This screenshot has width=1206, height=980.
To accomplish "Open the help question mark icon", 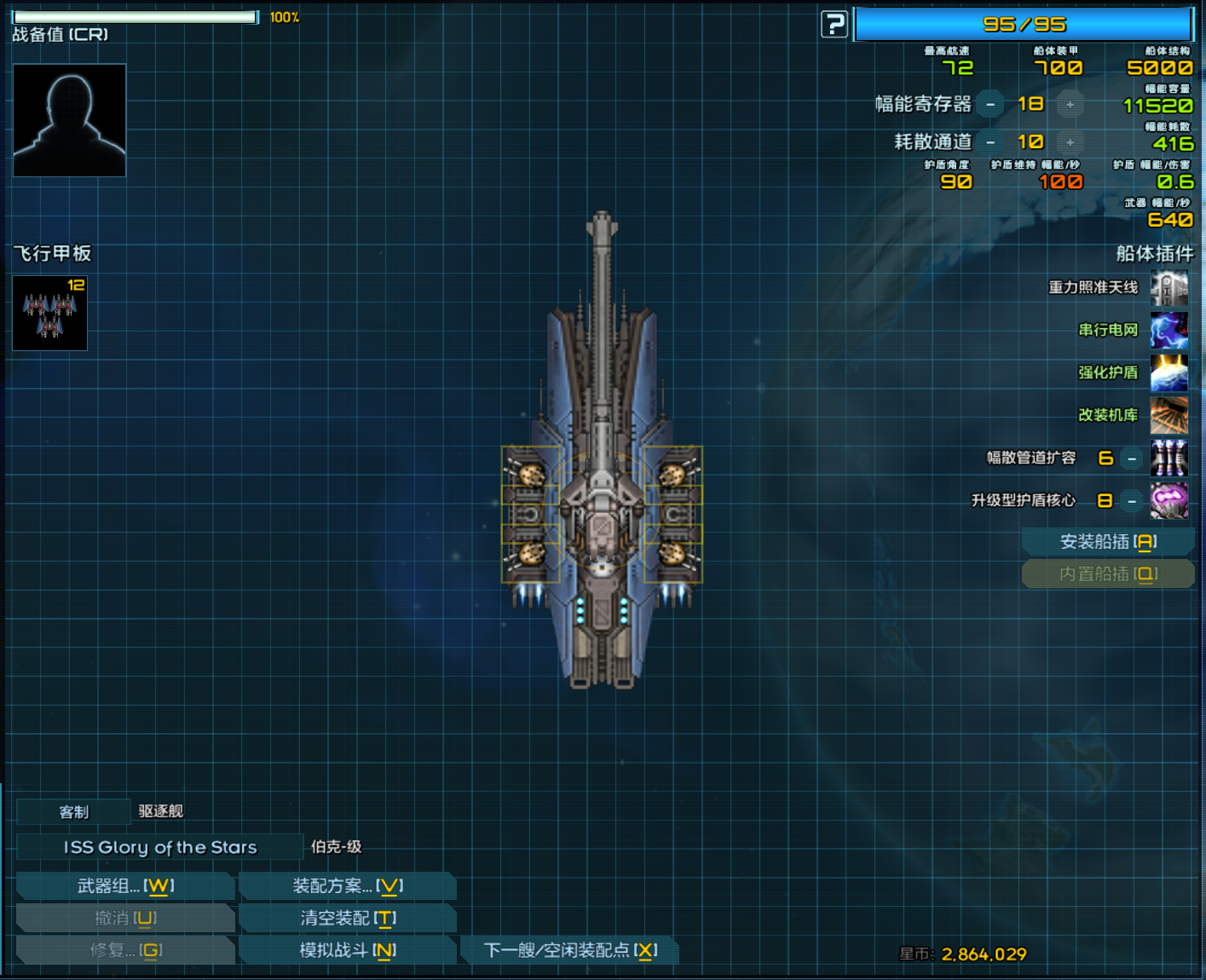I will 833,25.
